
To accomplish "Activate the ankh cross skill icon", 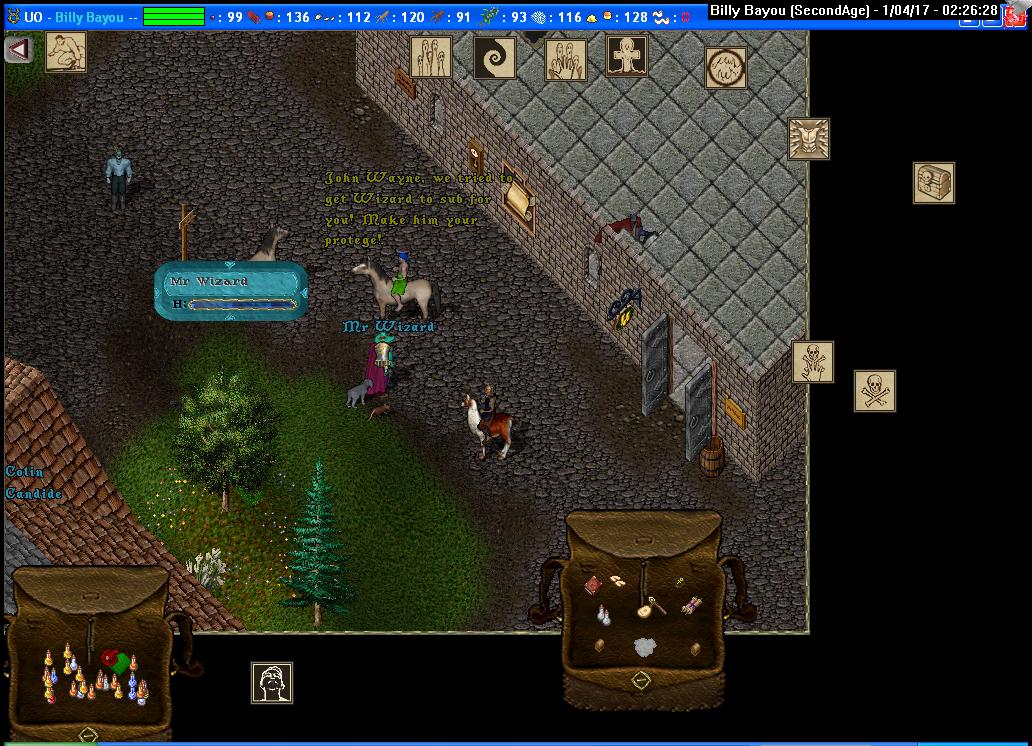I will [627, 56].
